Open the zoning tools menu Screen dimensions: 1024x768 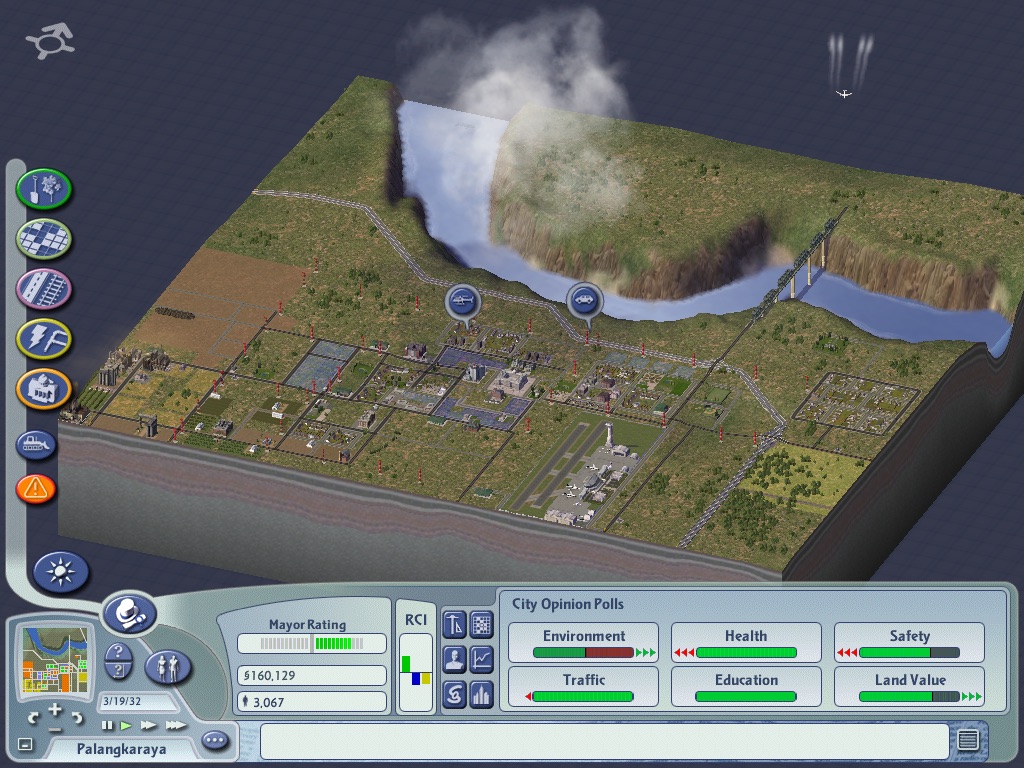pyautogui.click(x=44, y=238)
